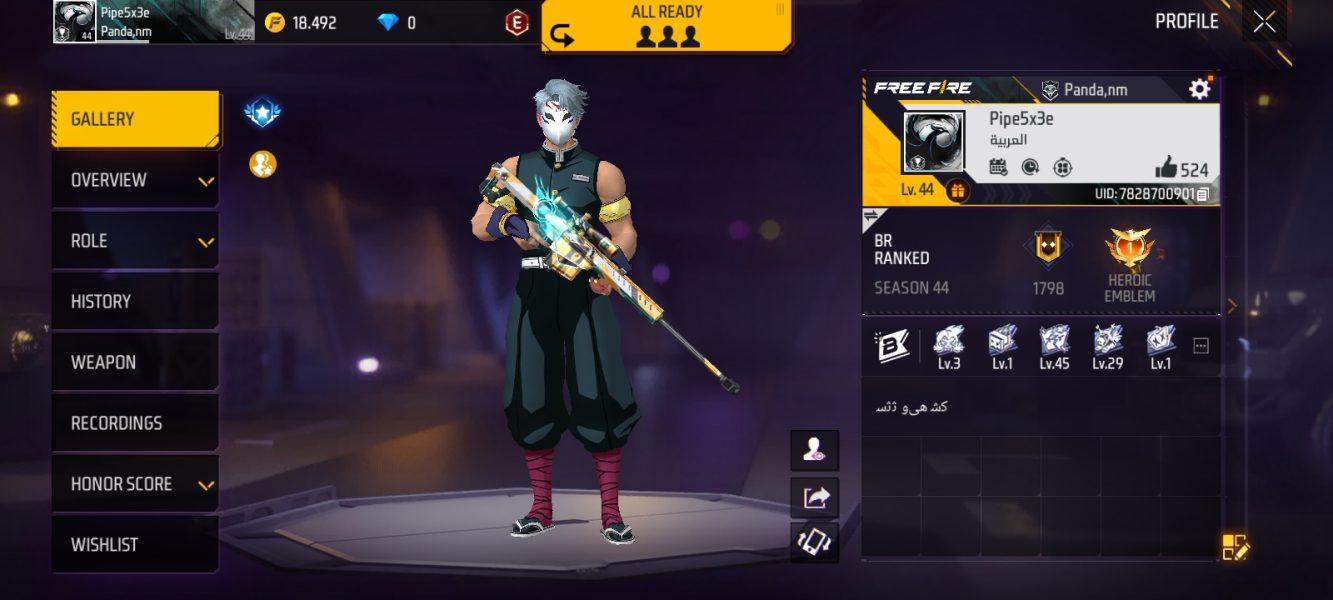Screen dimensions: 1333x600
Task: Copy the player UID
Action: [1203, 194]
